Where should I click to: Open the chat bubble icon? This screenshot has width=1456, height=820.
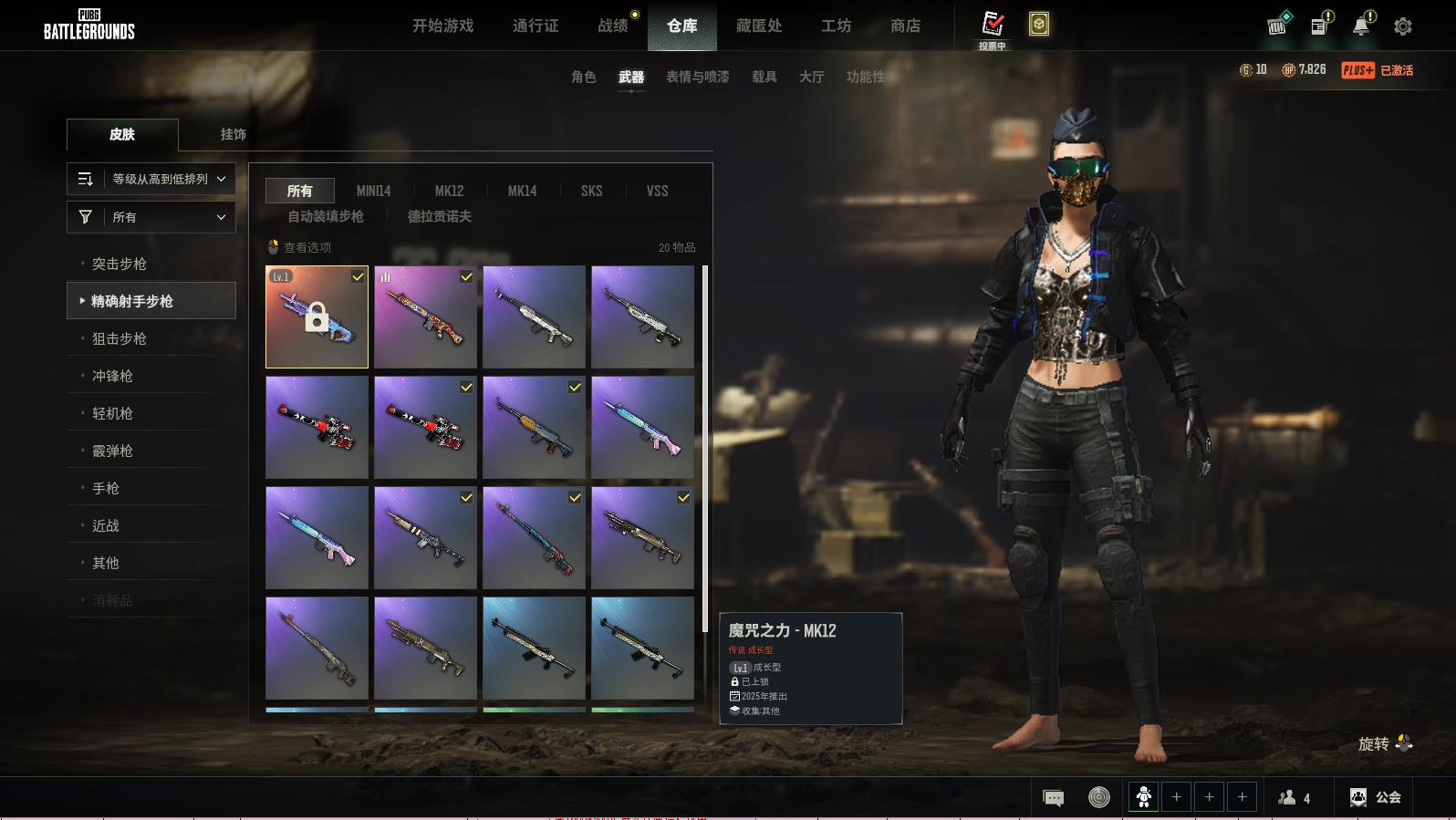point(1053,798)
